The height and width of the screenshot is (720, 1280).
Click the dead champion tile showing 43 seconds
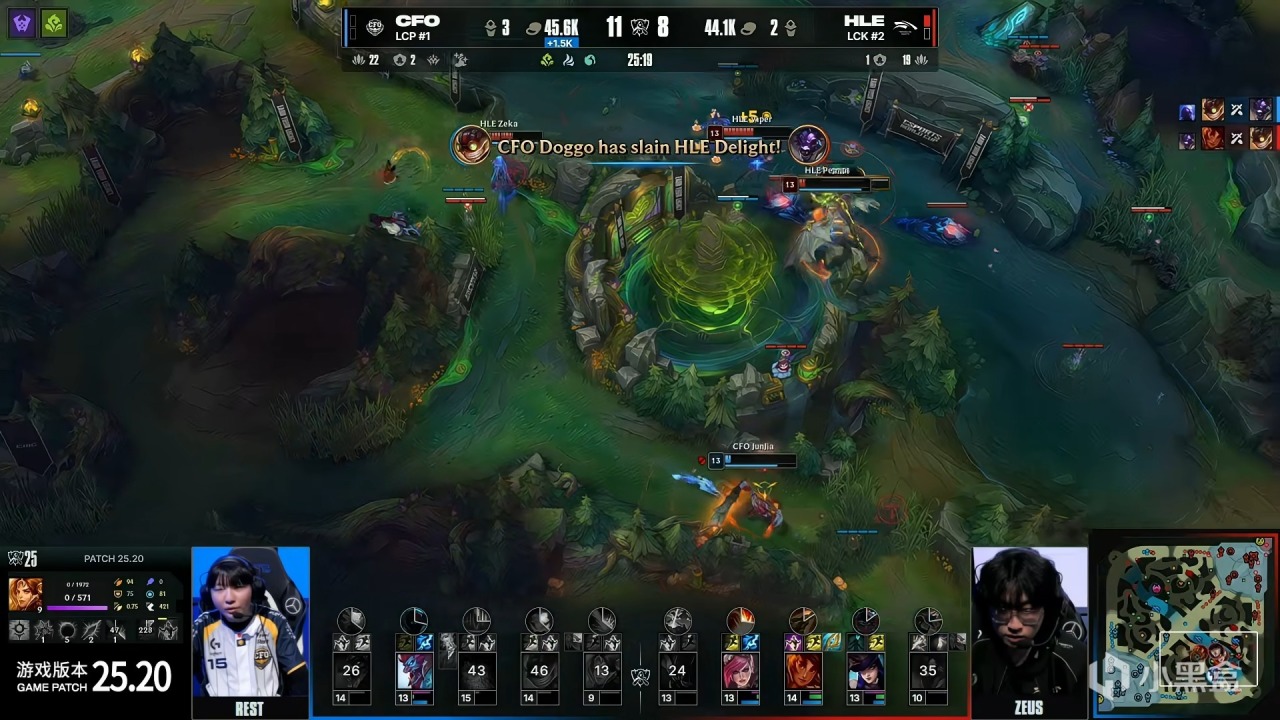(476, 670)
